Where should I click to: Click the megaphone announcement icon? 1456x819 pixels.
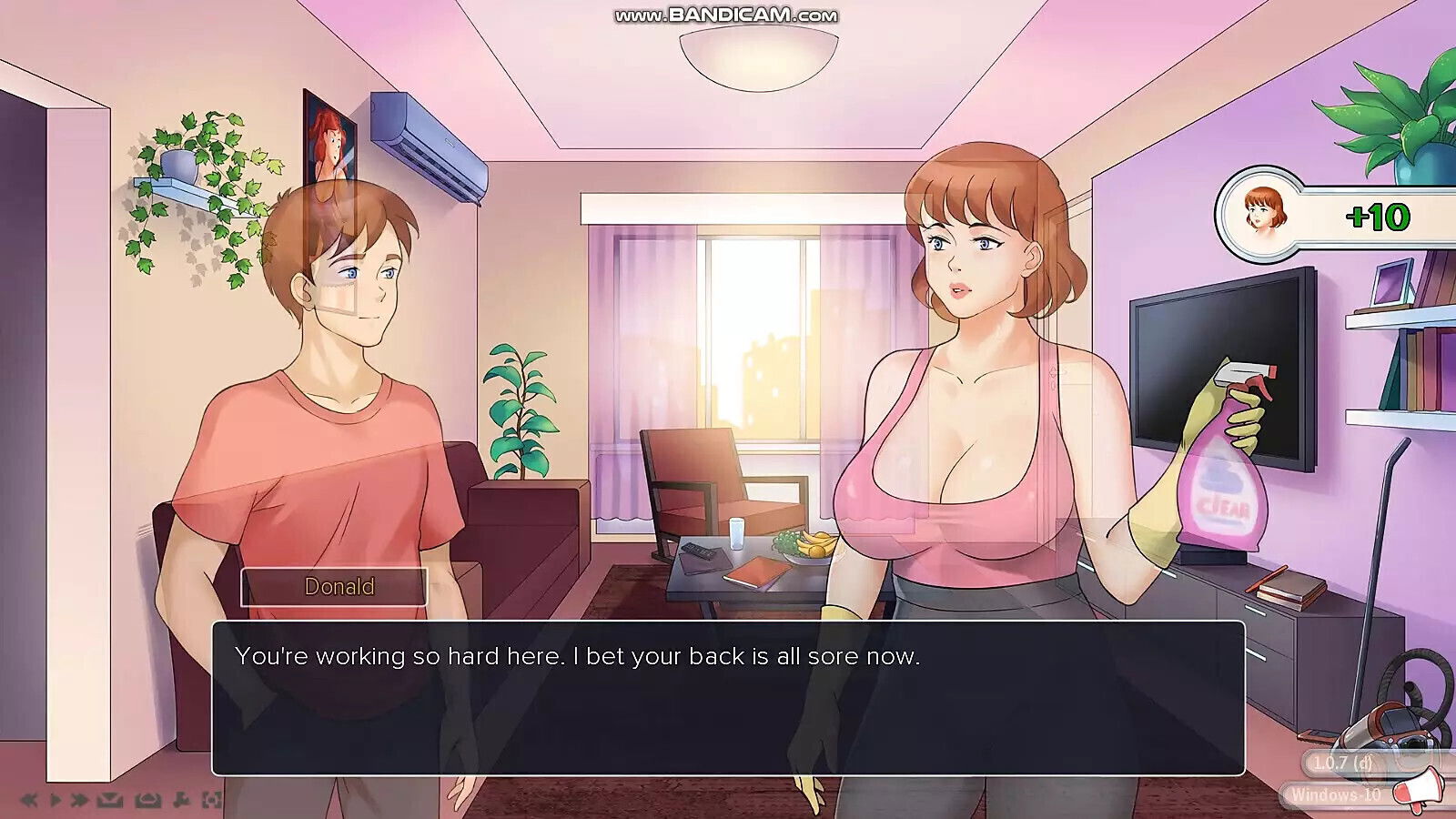tap(1418, 790)
